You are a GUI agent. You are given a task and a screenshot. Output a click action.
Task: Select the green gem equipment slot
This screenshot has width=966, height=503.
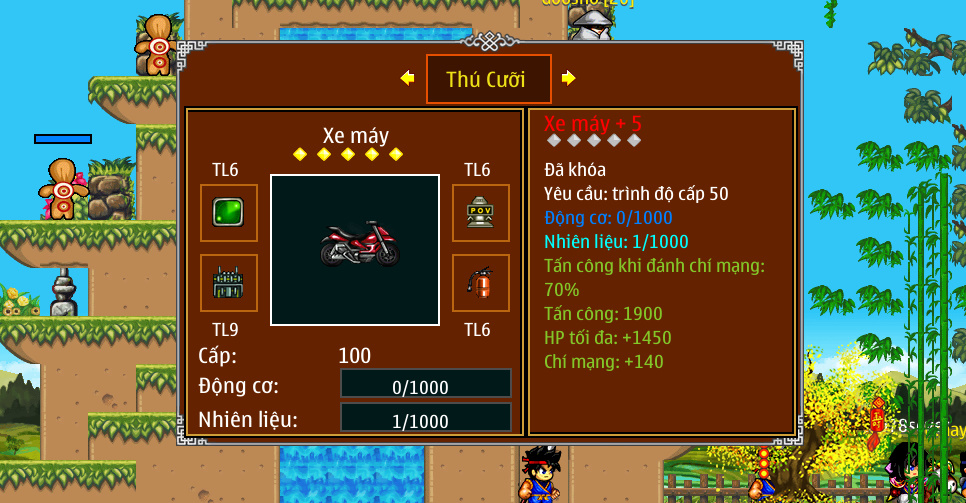pyautogui.click(x=229, y=212)
